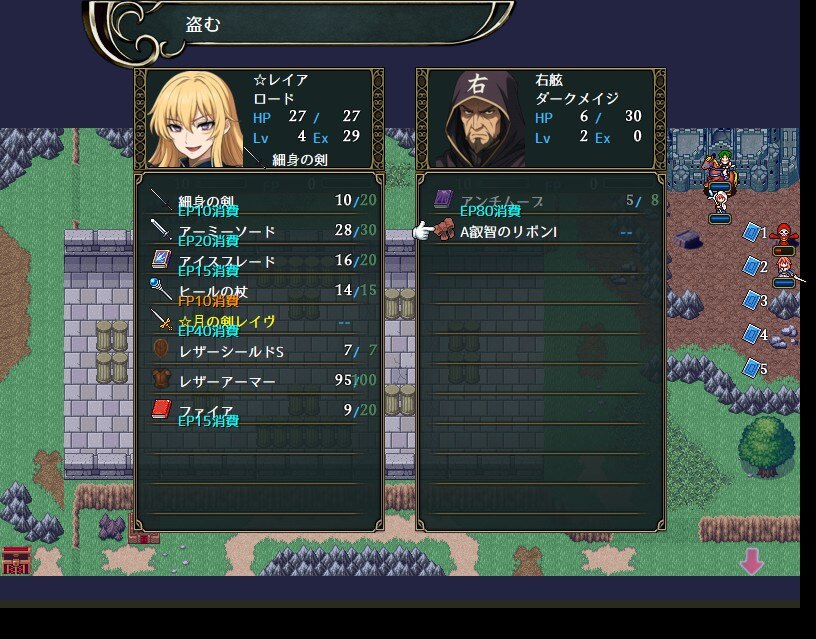
Task: Select ☆月の剣レイヴ in the item list
Action: 259,321
